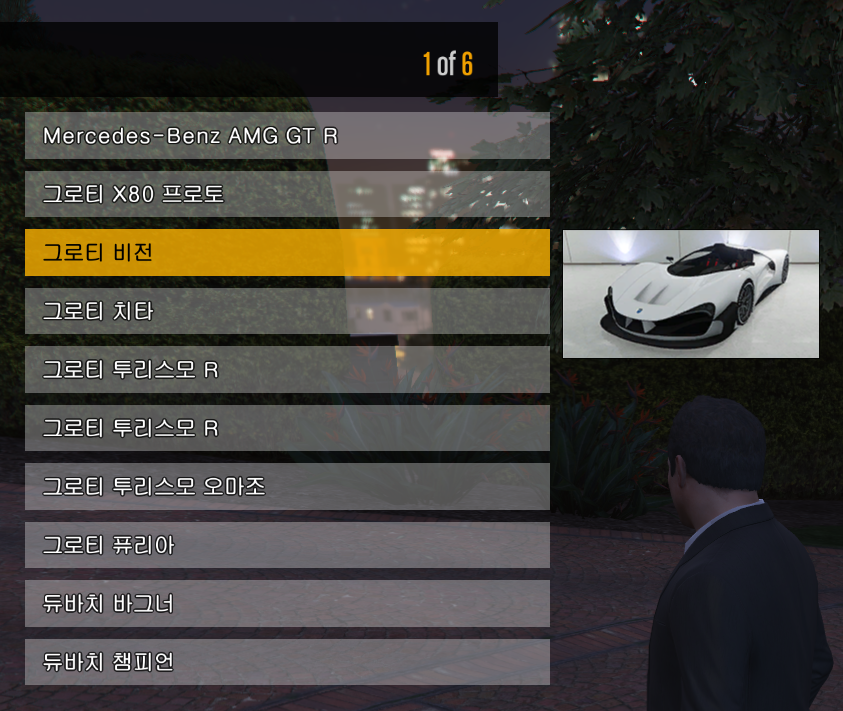Select 듀바치 바그너 in the list
The width and height of the screenshot is (843, 711).
tap(287, 604)
